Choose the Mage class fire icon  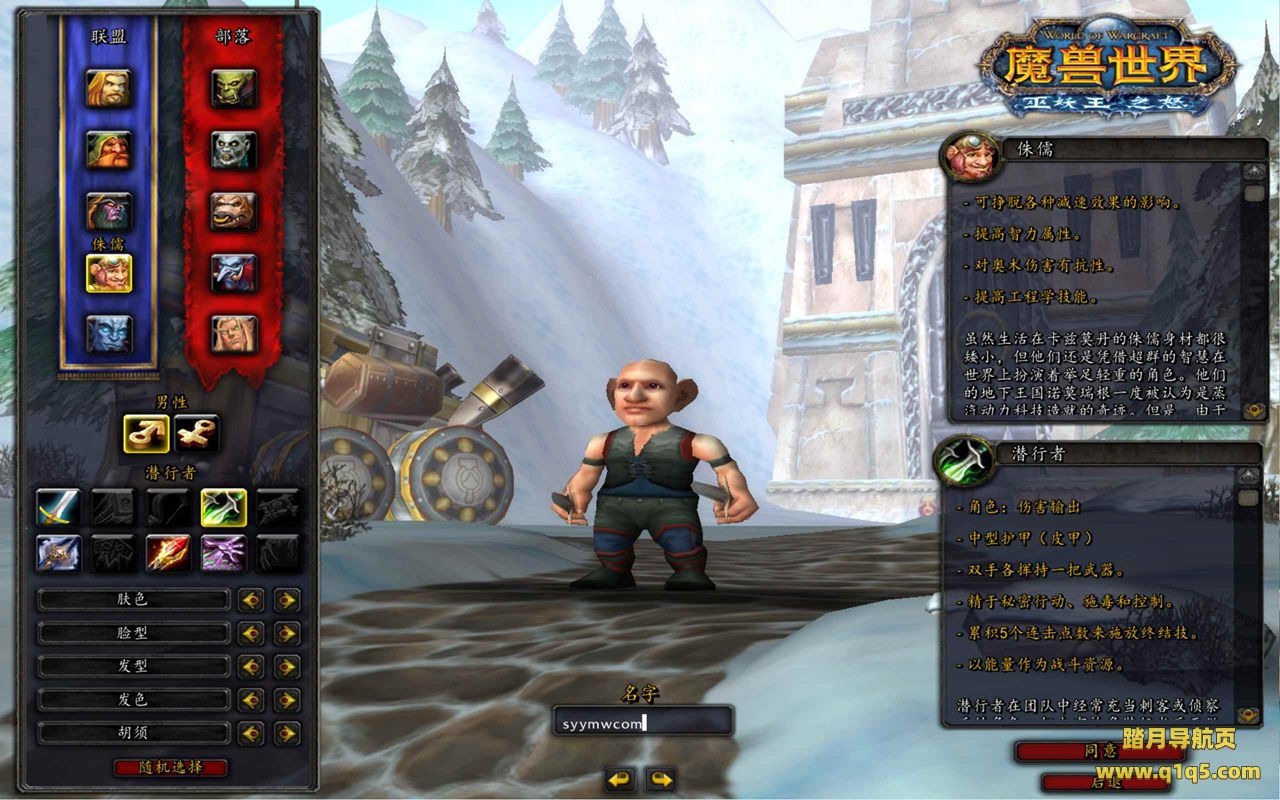[x=168, y=552]
